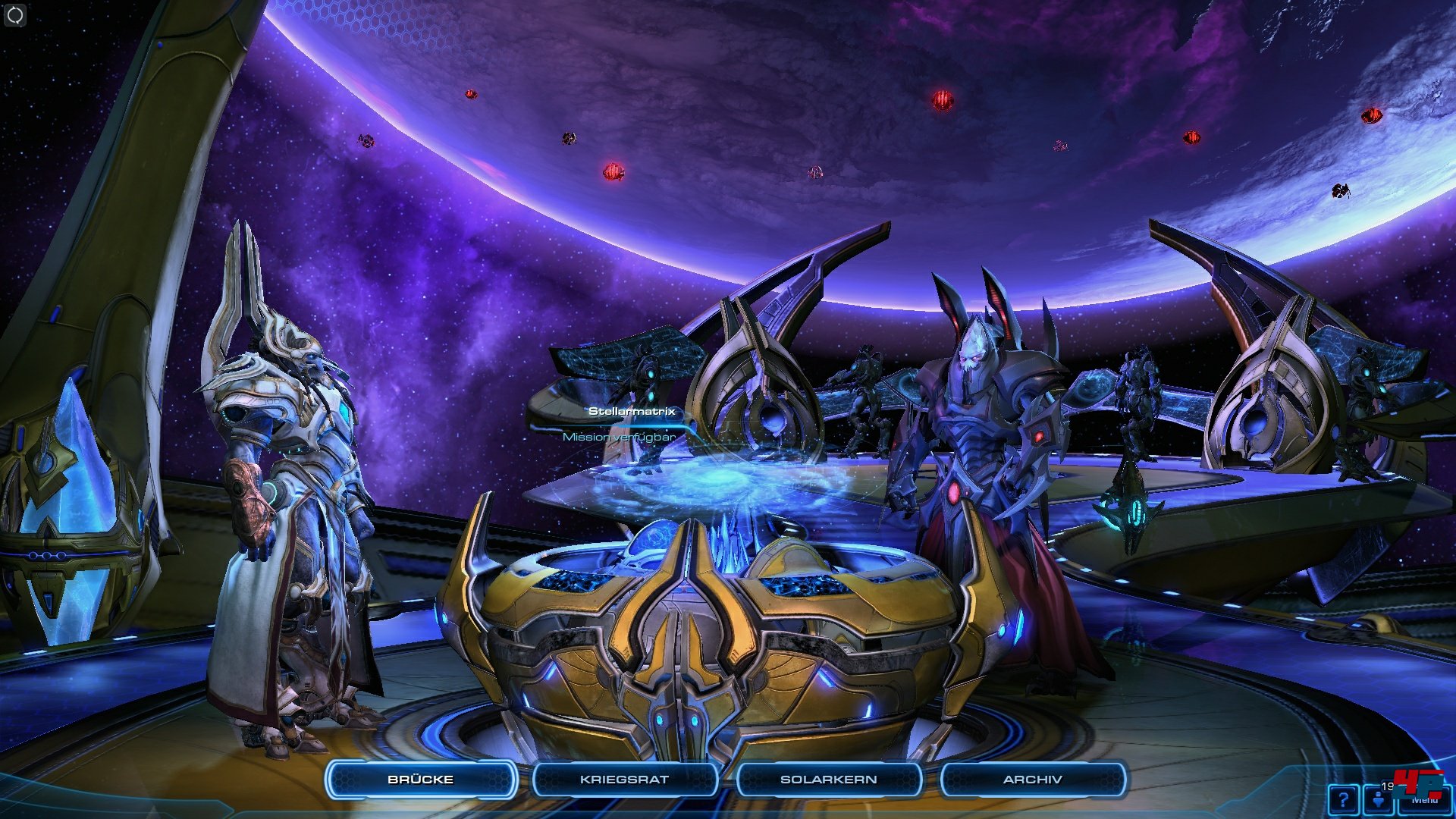Open the Archiv section
This screenshot has width=1456, height=819.
click(x=1032, y=780)
